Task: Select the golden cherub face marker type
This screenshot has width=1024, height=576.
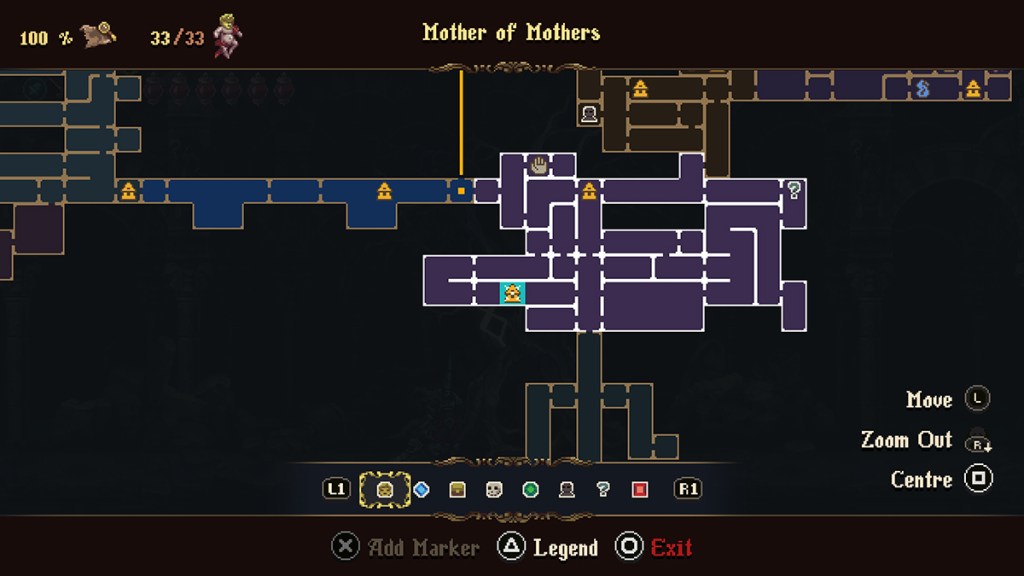Action: click(385, 489)
